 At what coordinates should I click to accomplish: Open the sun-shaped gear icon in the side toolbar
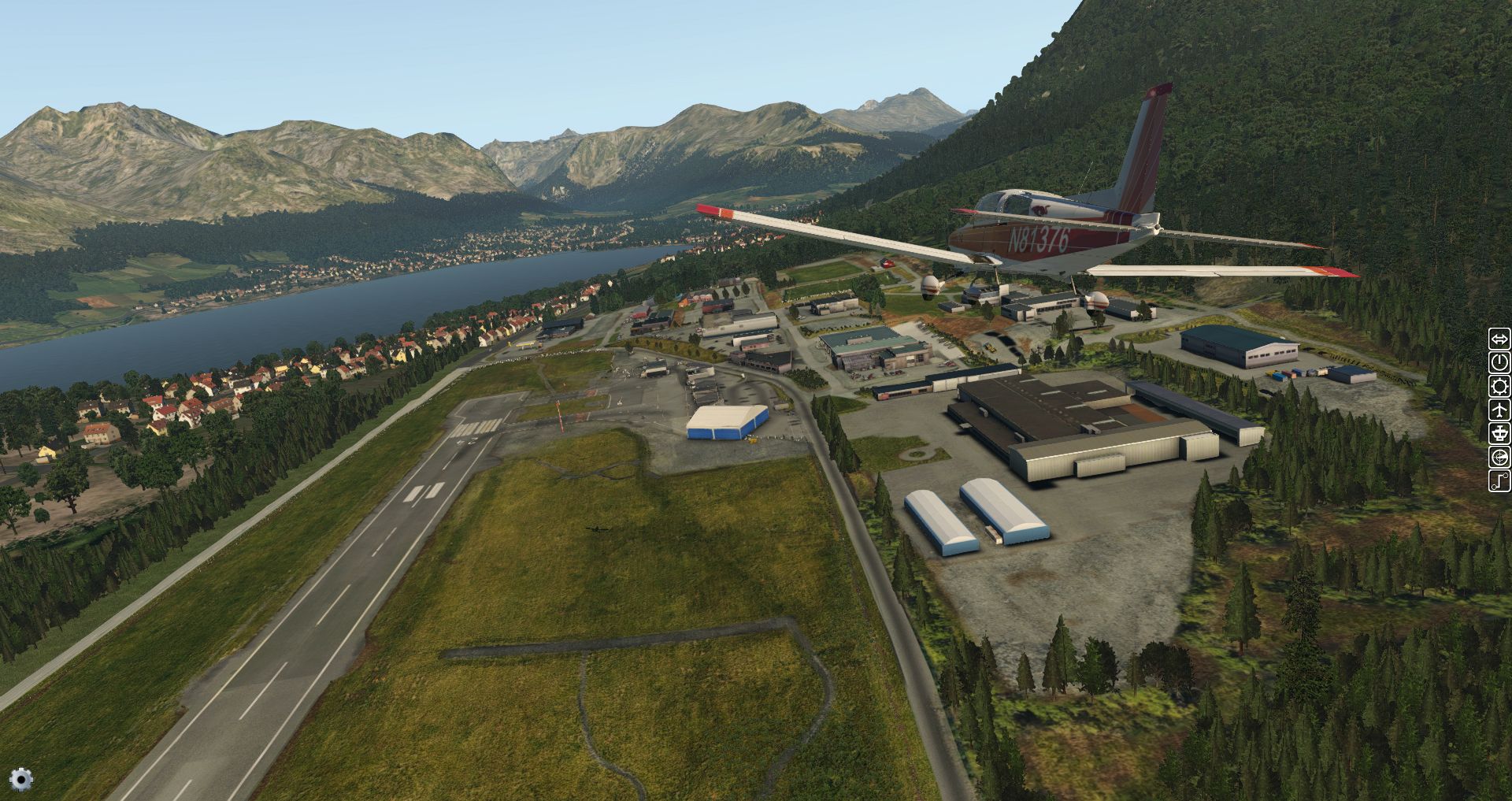[1499, 387]
